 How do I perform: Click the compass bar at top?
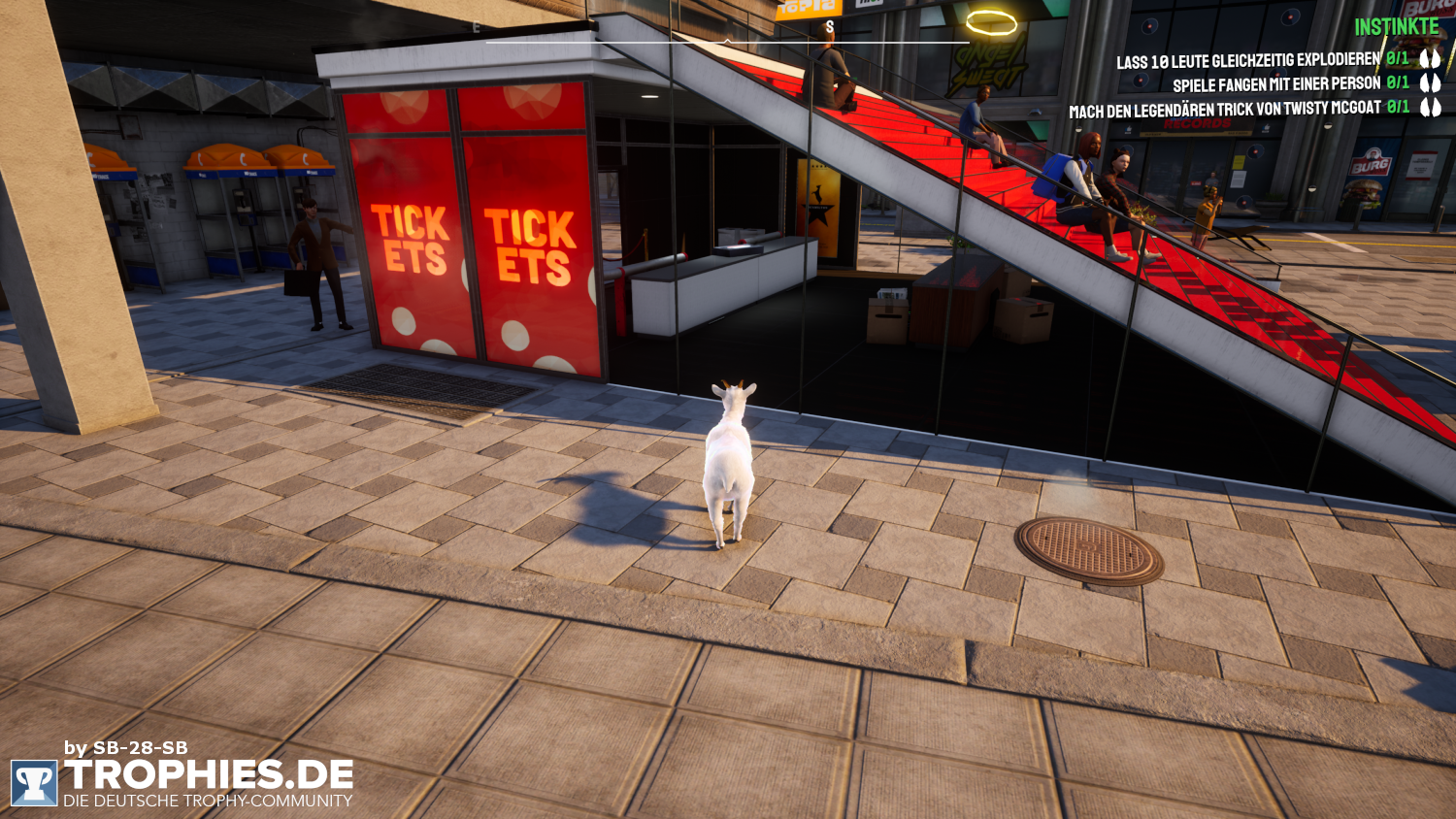[x=727, y=41]
